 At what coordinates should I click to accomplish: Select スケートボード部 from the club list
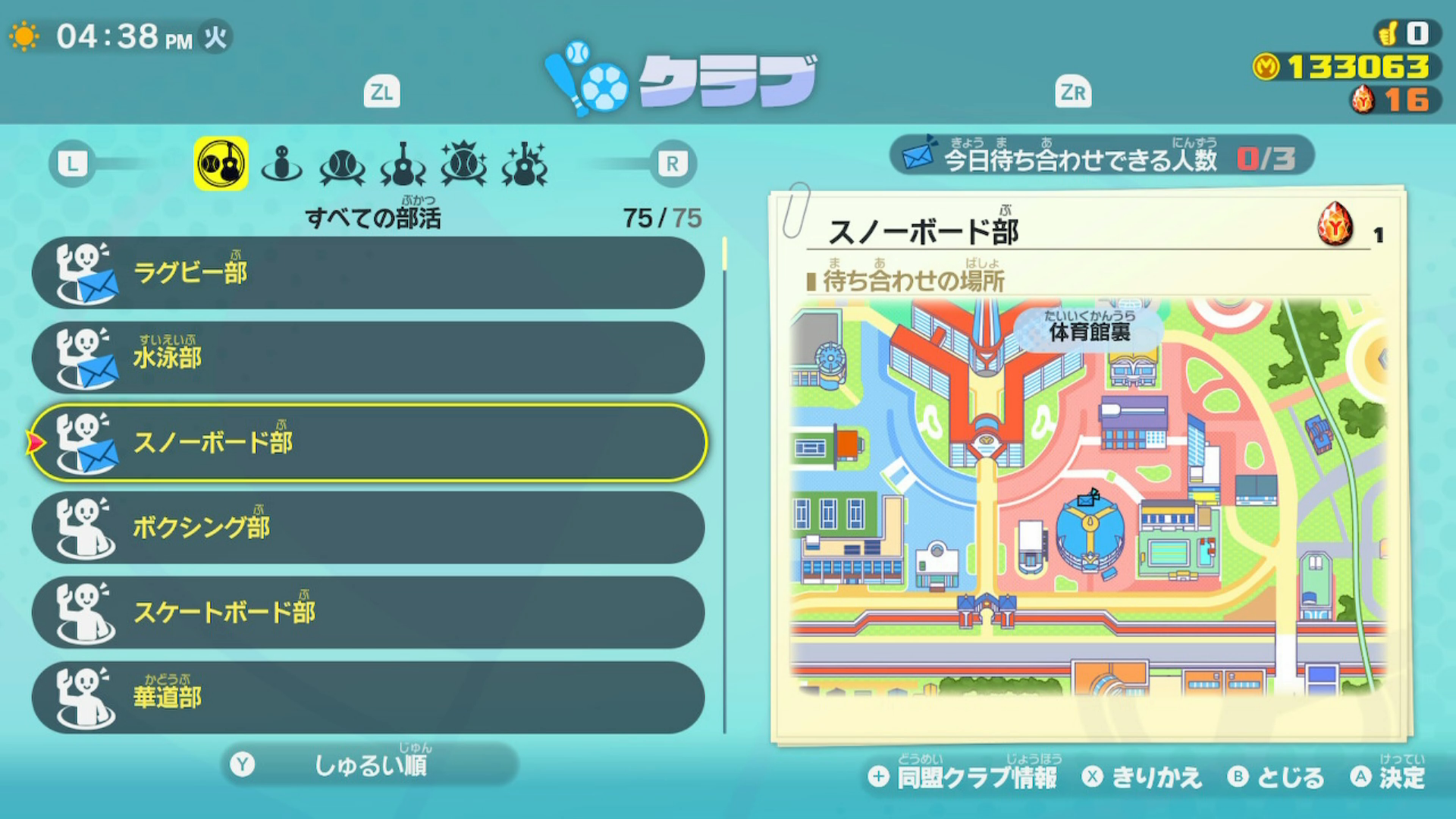(368, 613)
